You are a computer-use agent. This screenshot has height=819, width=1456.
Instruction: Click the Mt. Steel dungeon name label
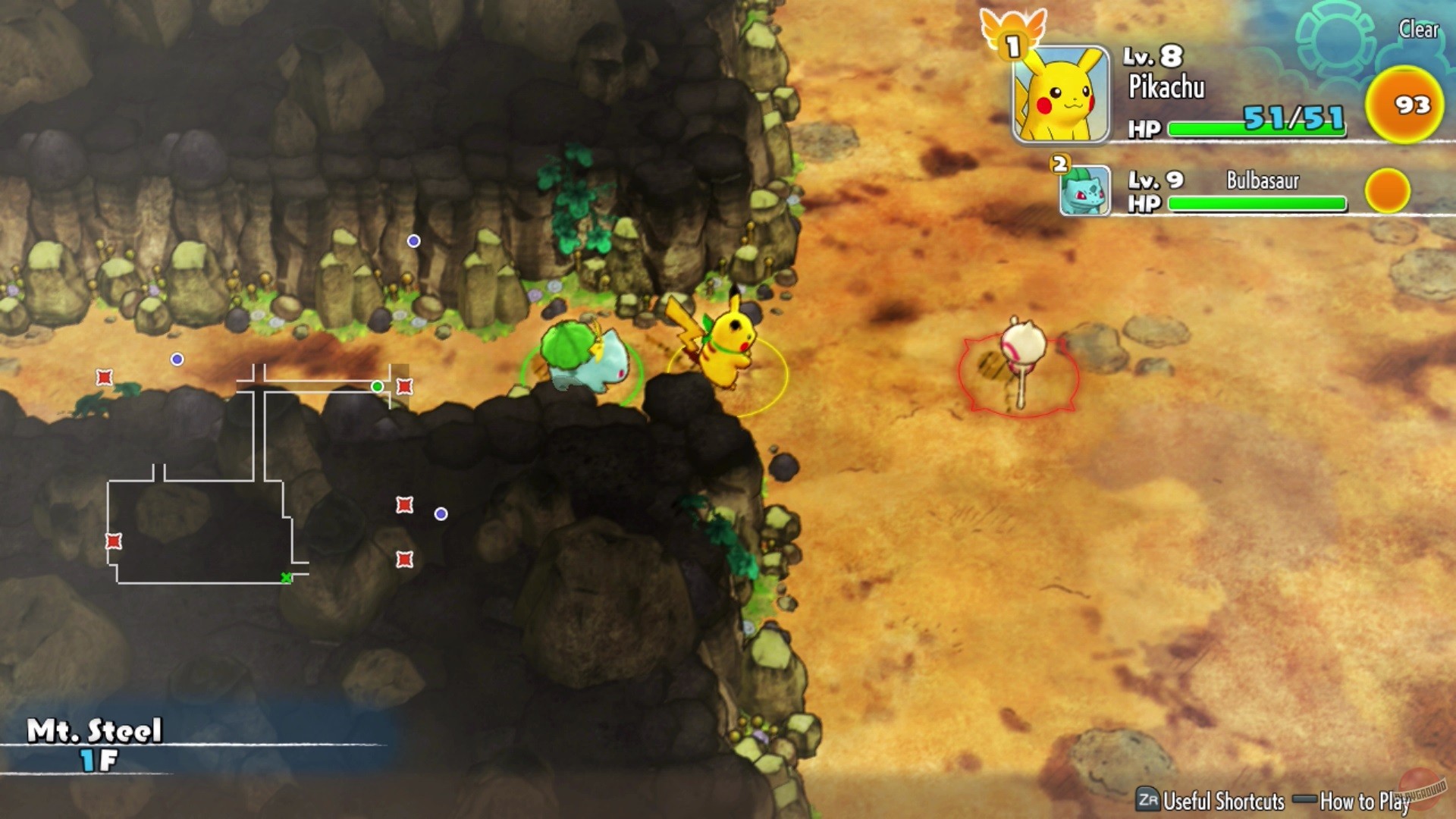point(95,730)
